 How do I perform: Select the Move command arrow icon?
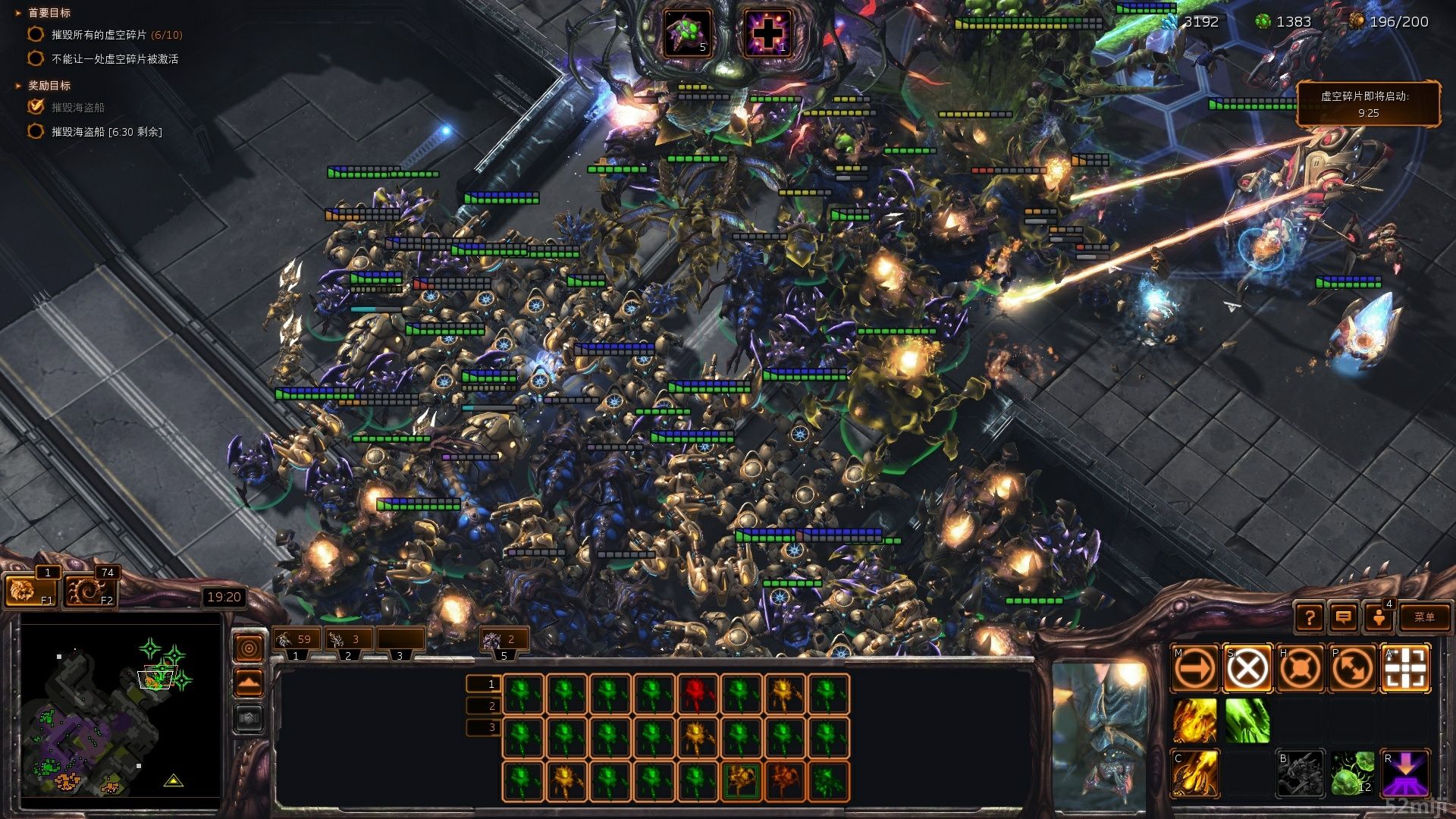click(1195, 669)
